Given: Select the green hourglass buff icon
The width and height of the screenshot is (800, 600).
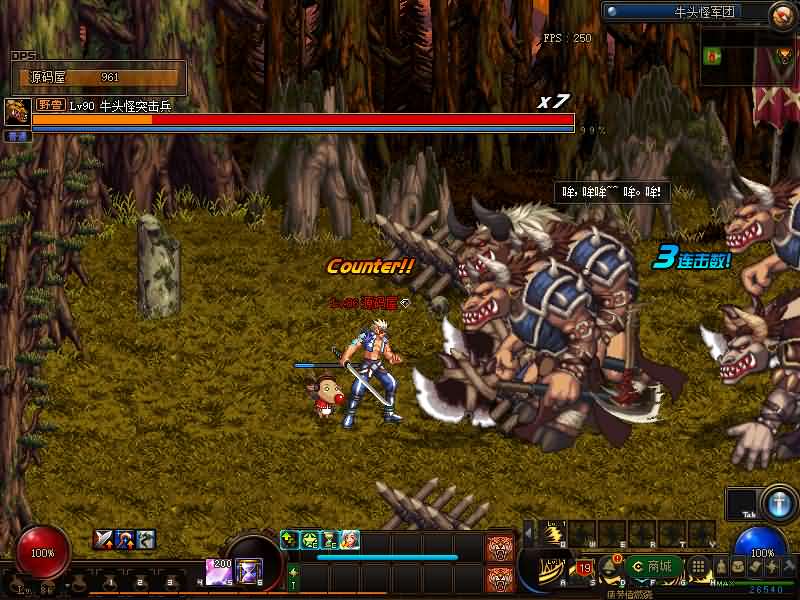Looking at the screenshot, I should [x=329, y=540].
